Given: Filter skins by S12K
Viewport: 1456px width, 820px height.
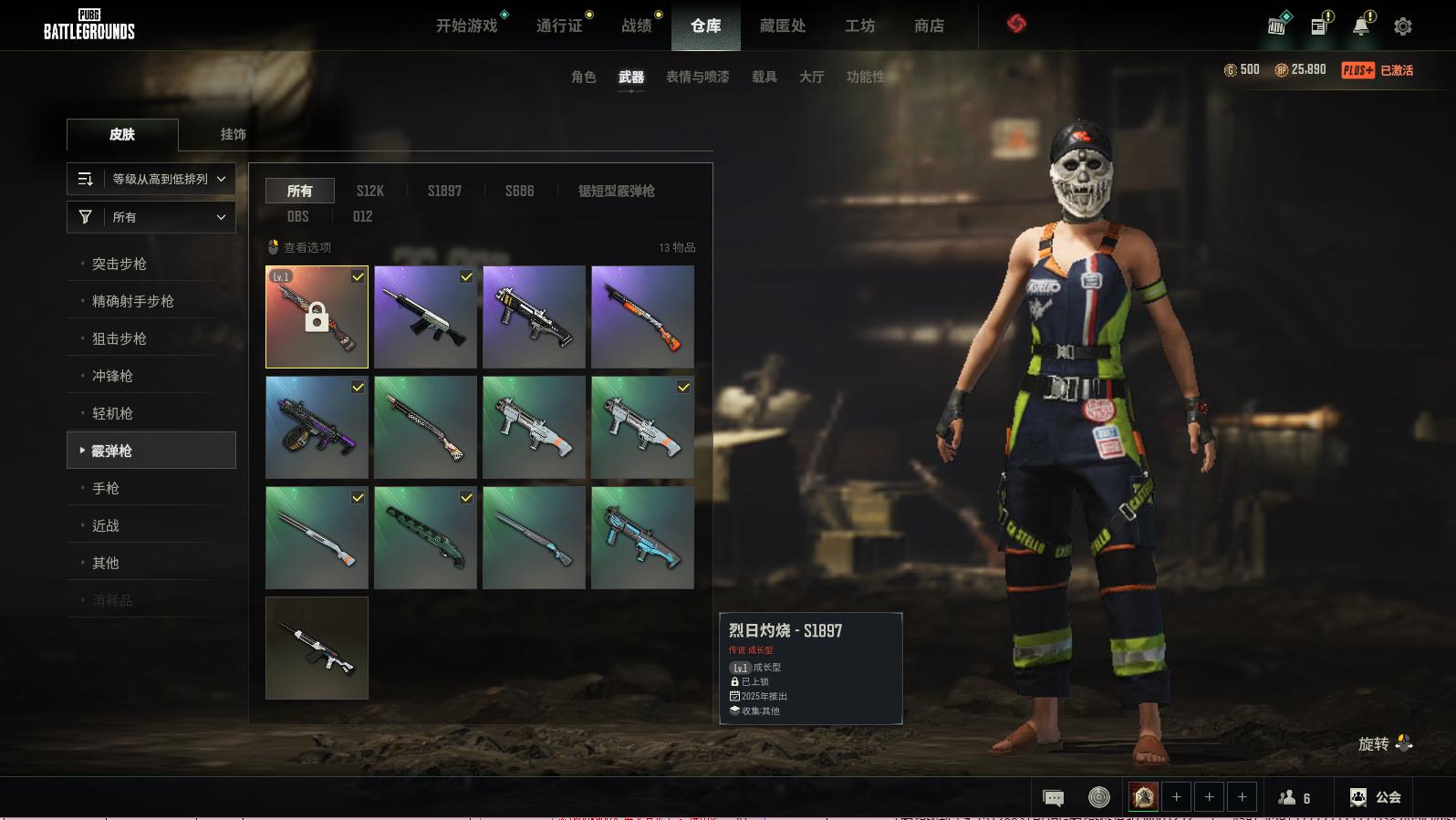Looking at the screenshot, I should (369, 191).
